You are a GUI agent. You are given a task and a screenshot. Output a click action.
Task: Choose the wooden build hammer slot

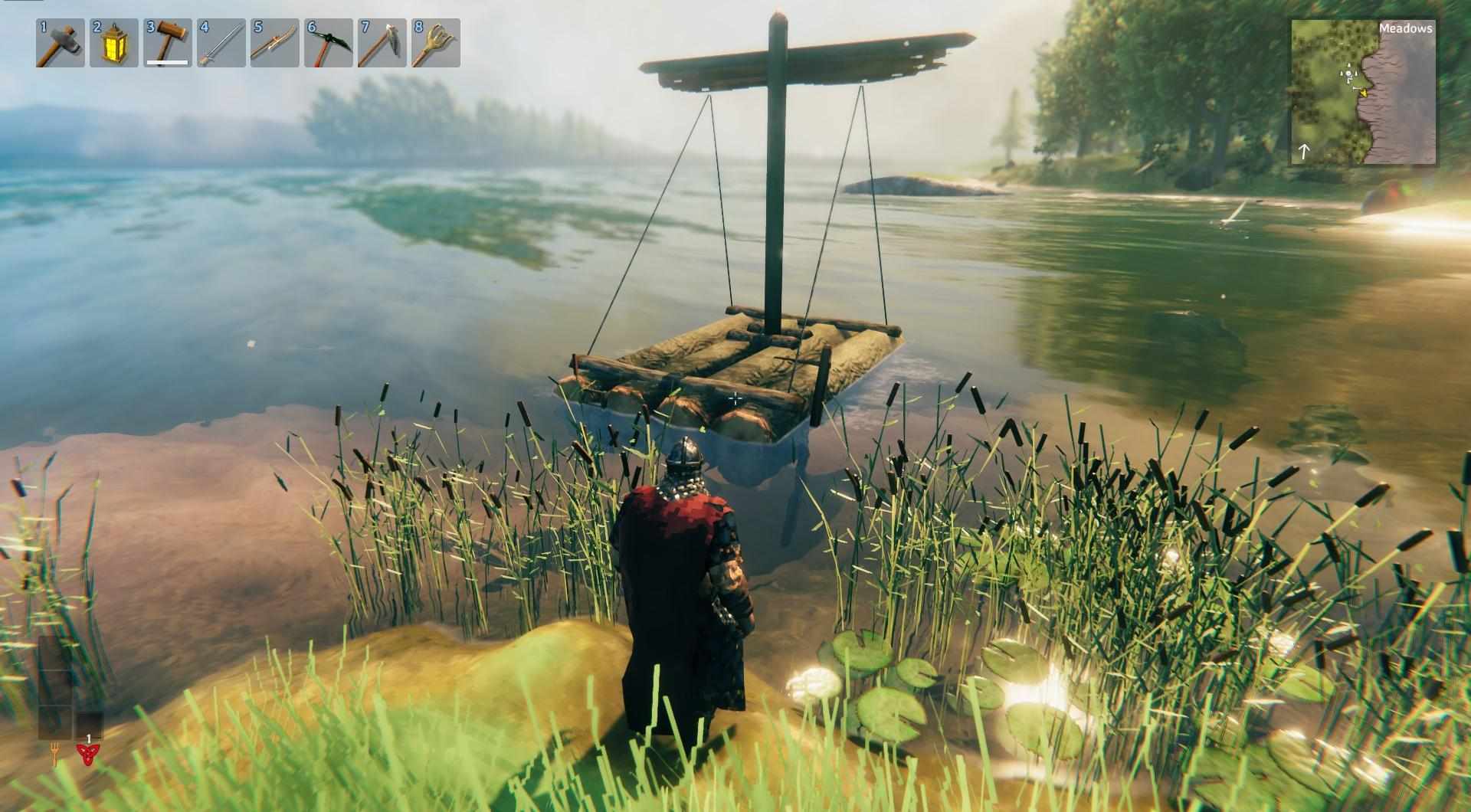(168, 43)
